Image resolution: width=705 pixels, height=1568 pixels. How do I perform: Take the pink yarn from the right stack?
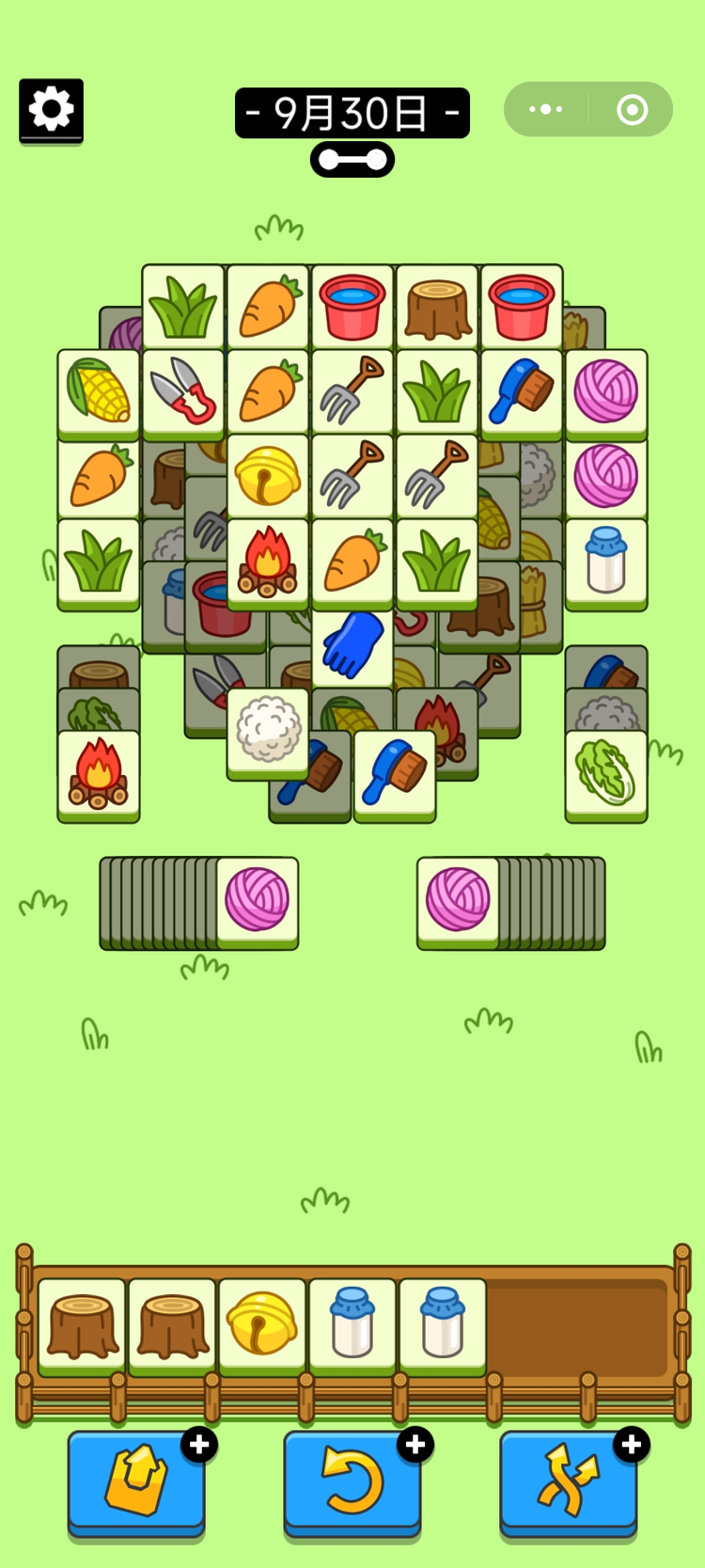(458, 899)
